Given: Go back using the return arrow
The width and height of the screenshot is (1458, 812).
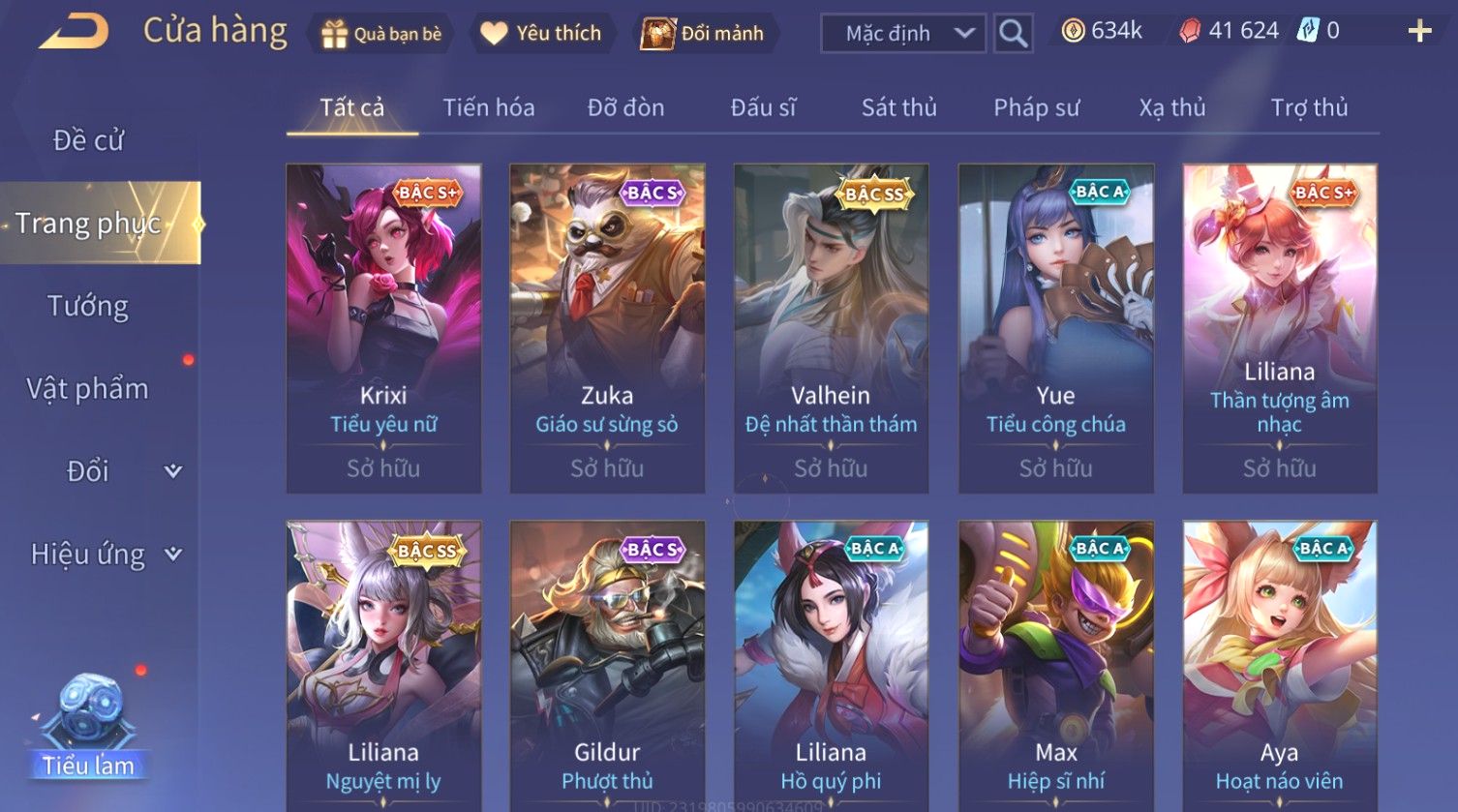Looking at the screenshot, I should [75, 33].
